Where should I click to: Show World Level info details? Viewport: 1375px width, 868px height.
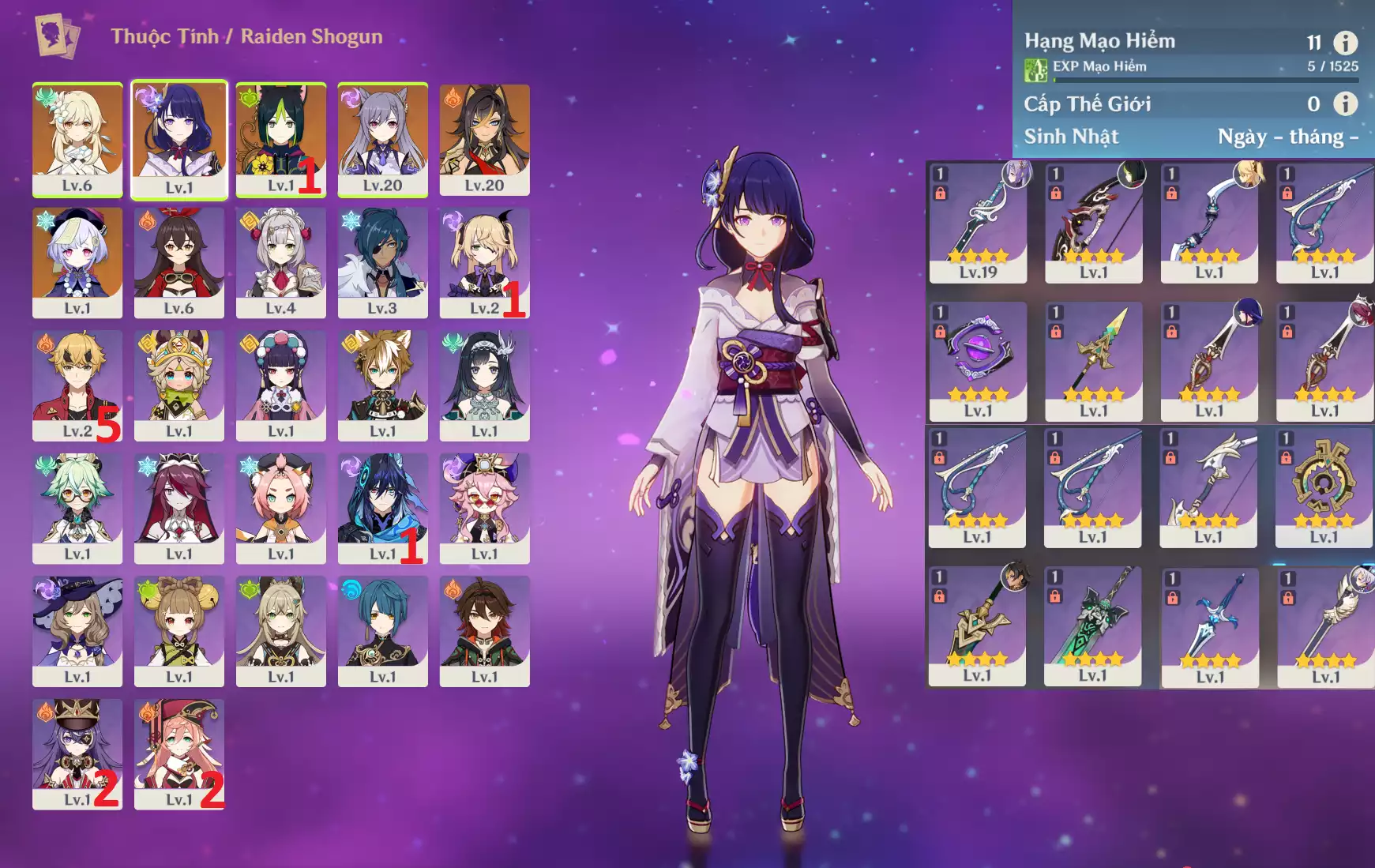pos(1345,103)
